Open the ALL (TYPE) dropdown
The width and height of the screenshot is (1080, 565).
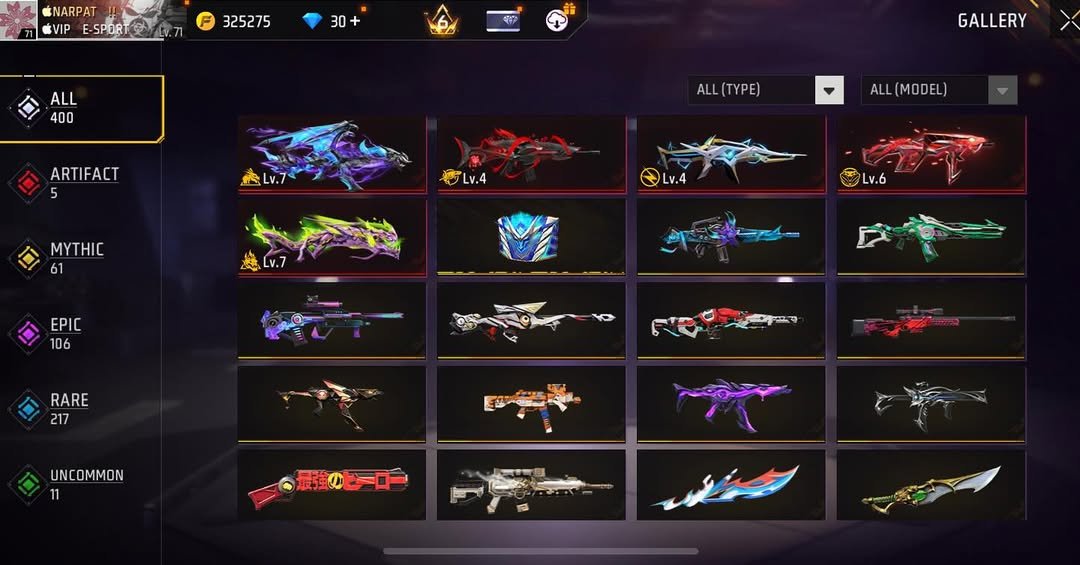click(x=766, y=90)
